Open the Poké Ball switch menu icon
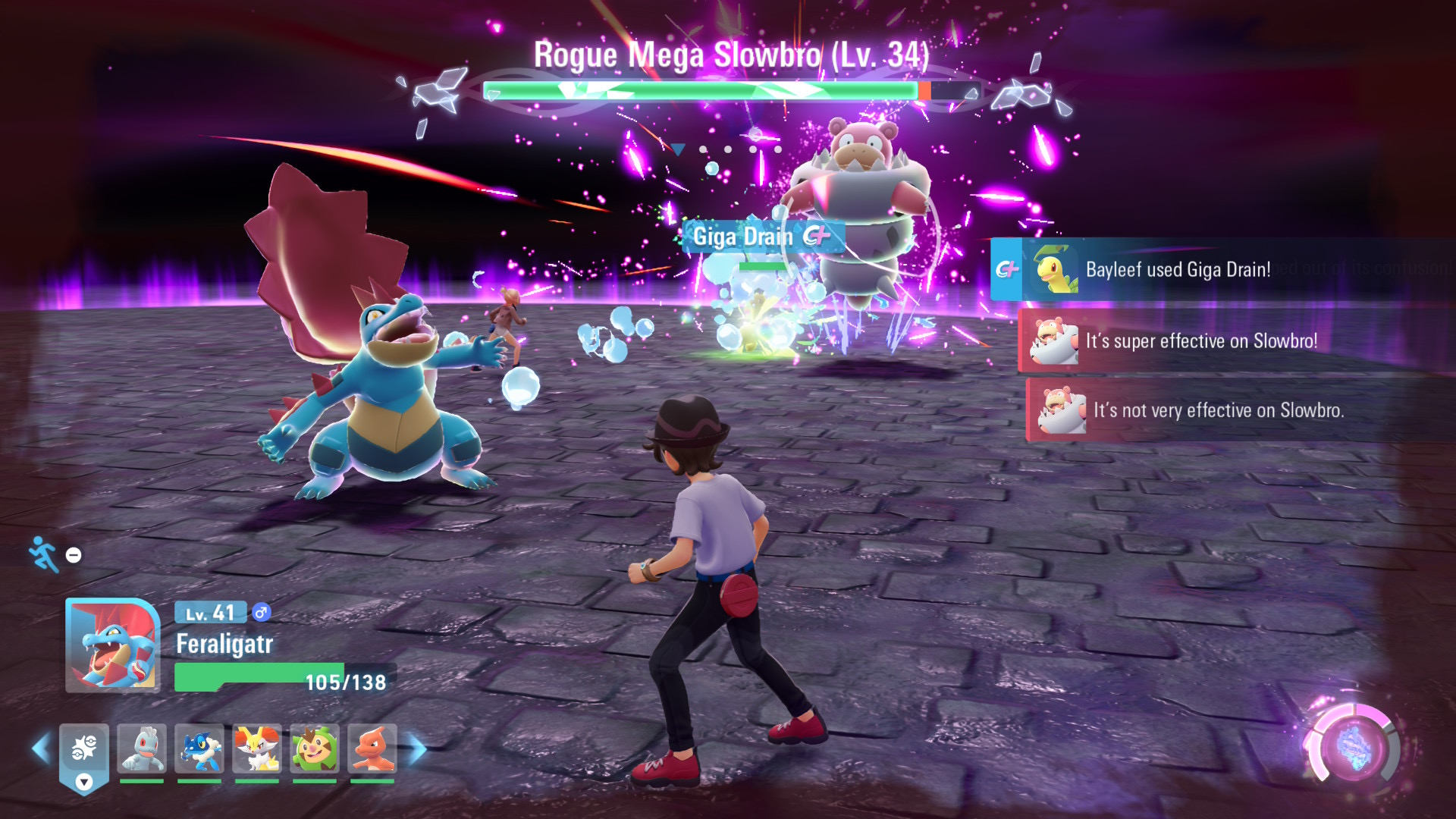The image size is (1456, 819). click(84, 751)
